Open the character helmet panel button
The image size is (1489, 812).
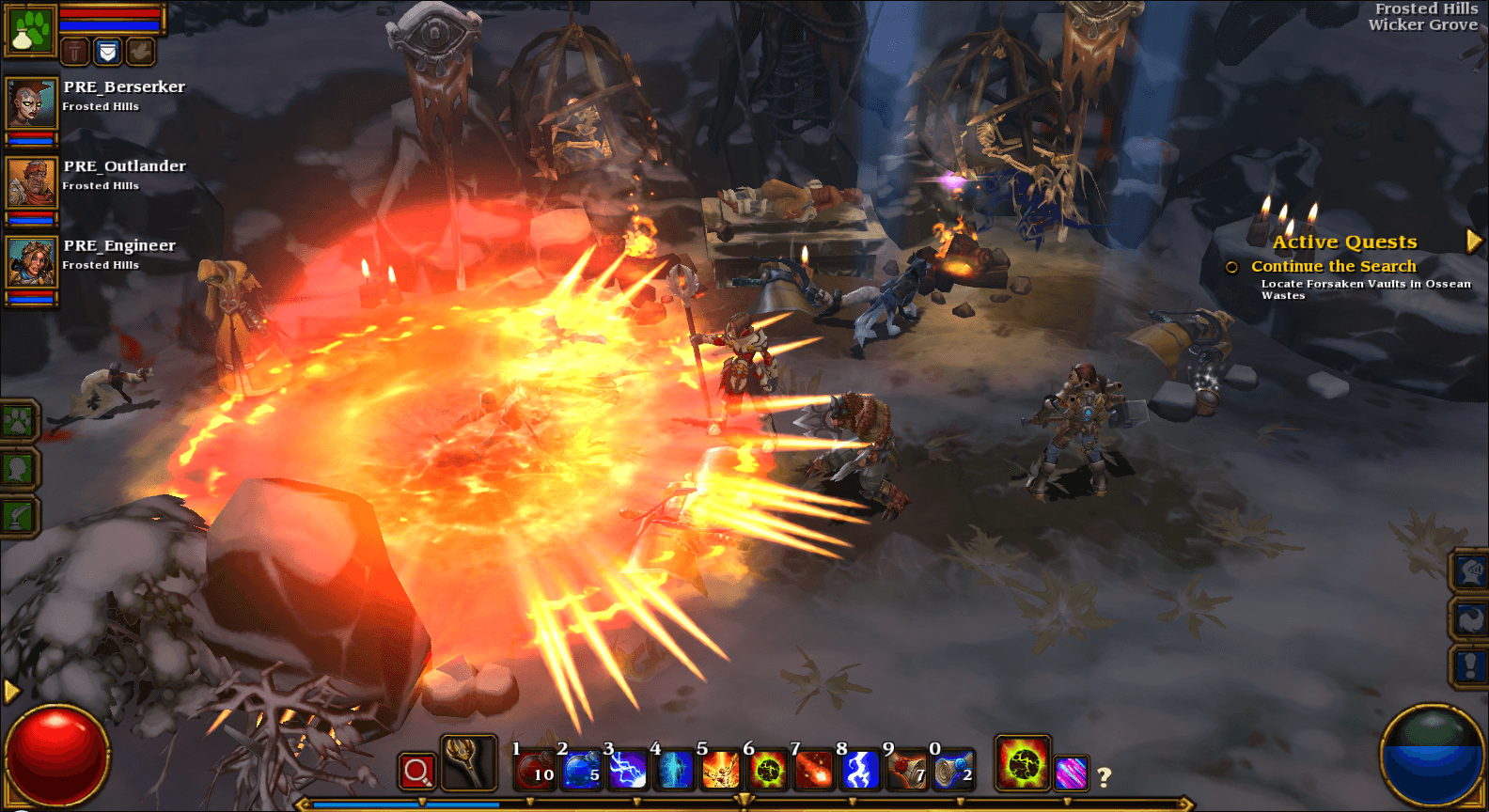[x=1470, y=570]
